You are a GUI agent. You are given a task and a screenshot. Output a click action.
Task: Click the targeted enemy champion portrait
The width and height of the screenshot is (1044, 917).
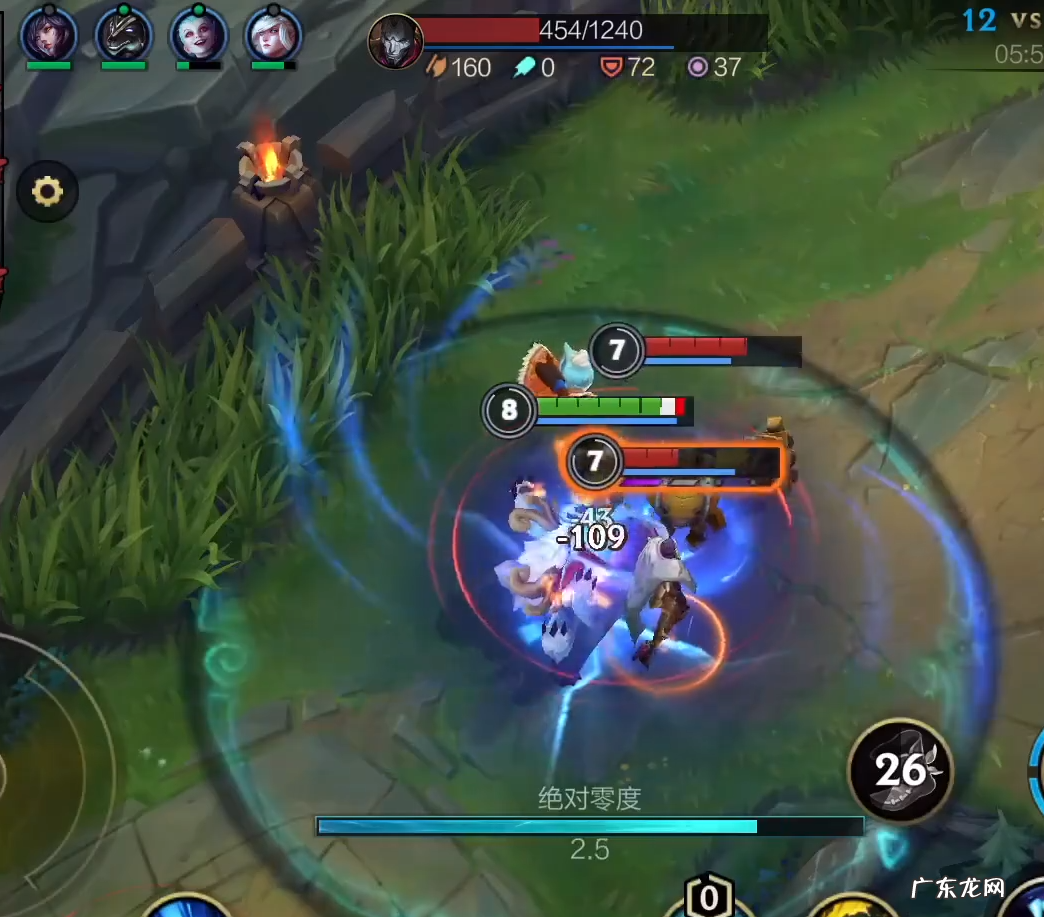pyautogui.click(x=394, y=42)
